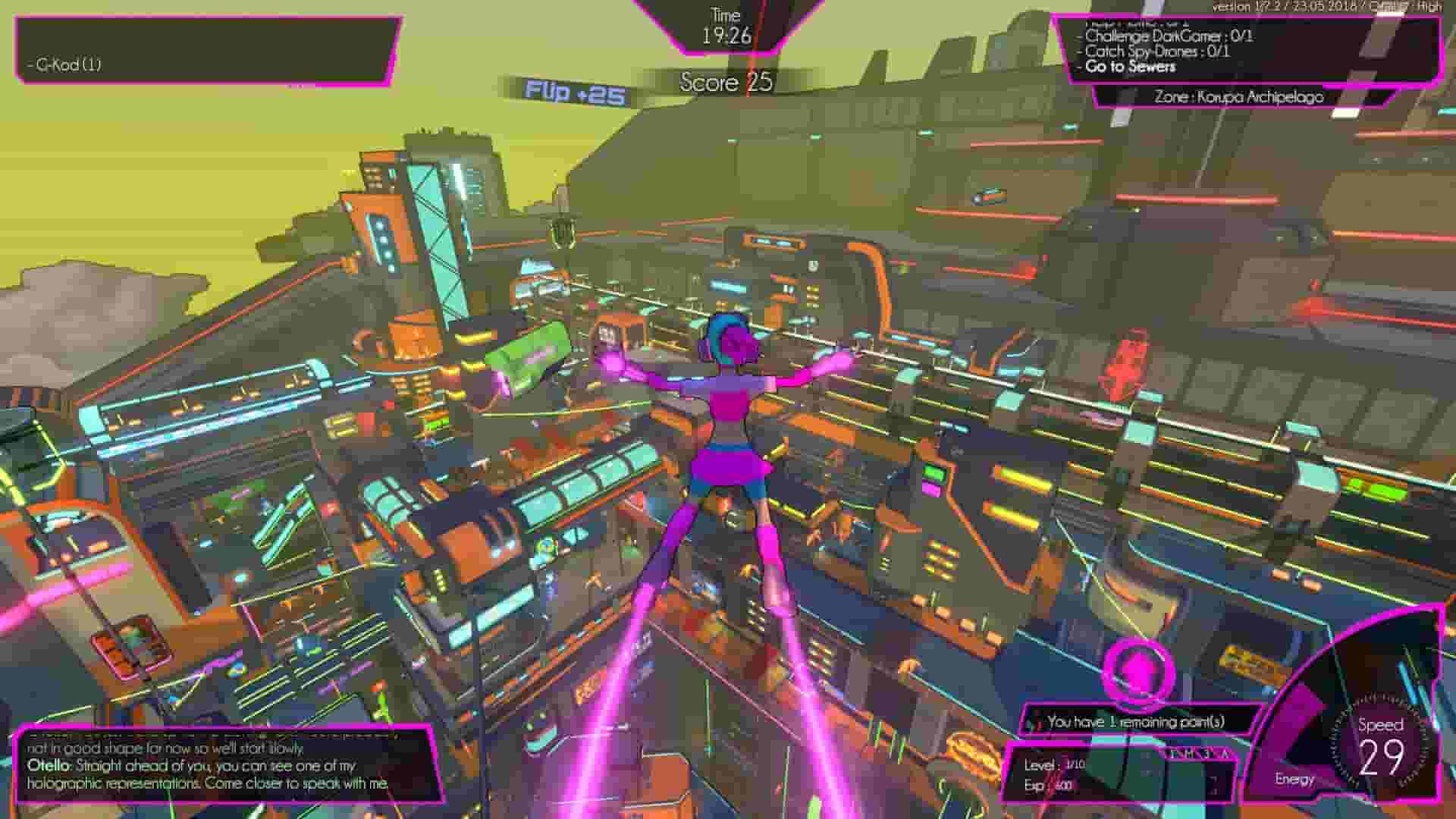The height and width of the screenshot is (819, 1456).
Task: Click the Flip +25 trick popup
Action: coord(573,91)
